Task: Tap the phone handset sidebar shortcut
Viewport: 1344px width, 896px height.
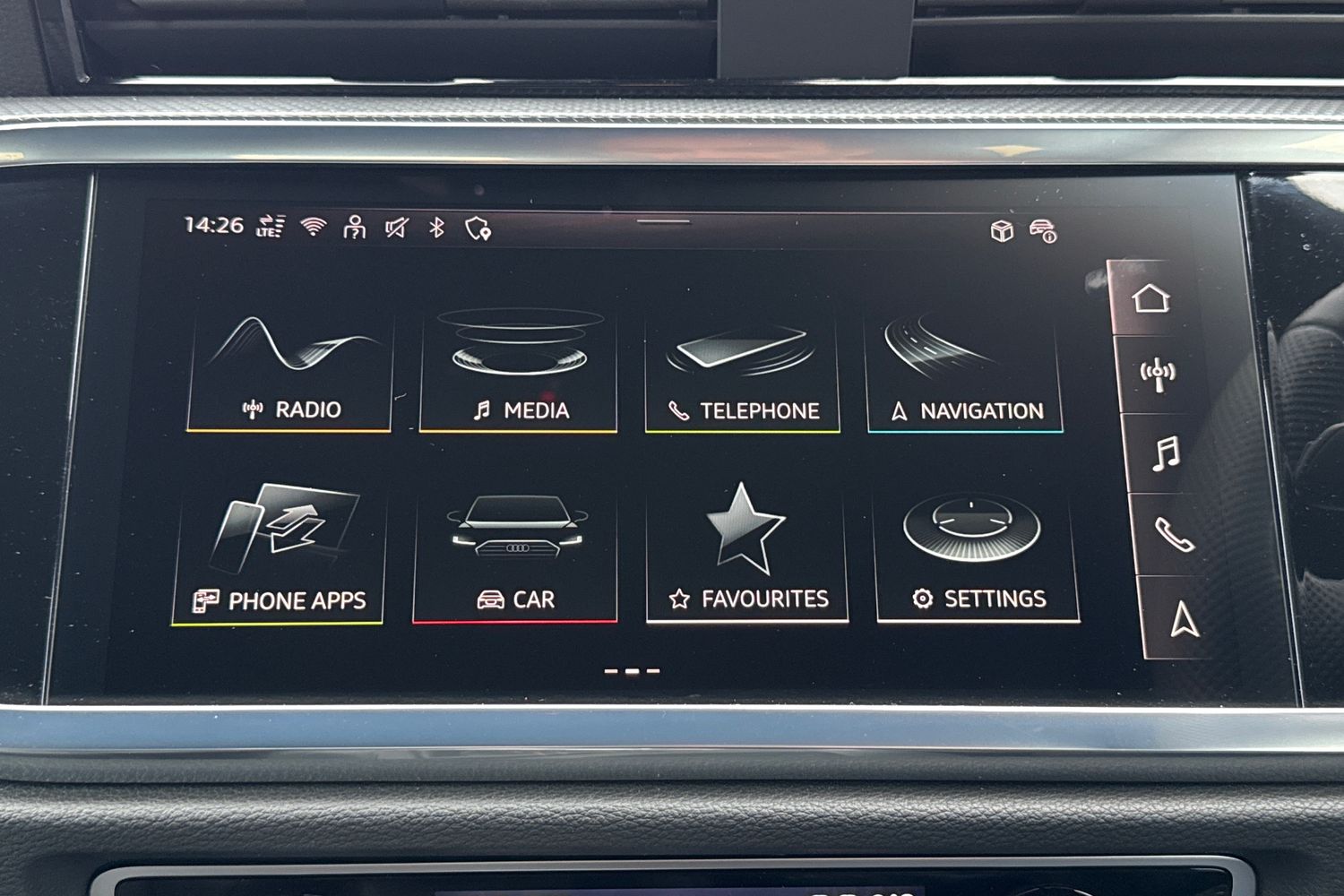Action: tap(1173, 535)
